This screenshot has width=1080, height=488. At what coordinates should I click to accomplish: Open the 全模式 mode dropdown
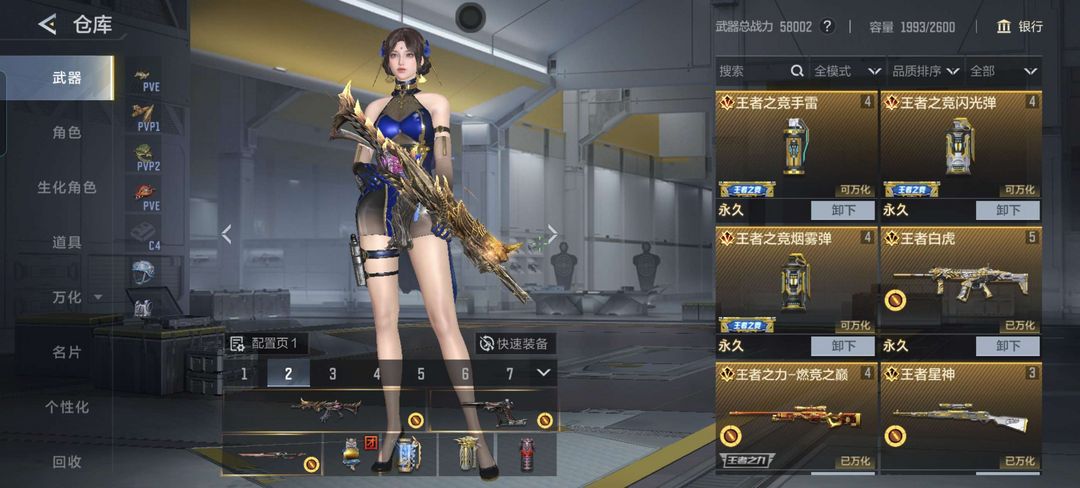846,71
